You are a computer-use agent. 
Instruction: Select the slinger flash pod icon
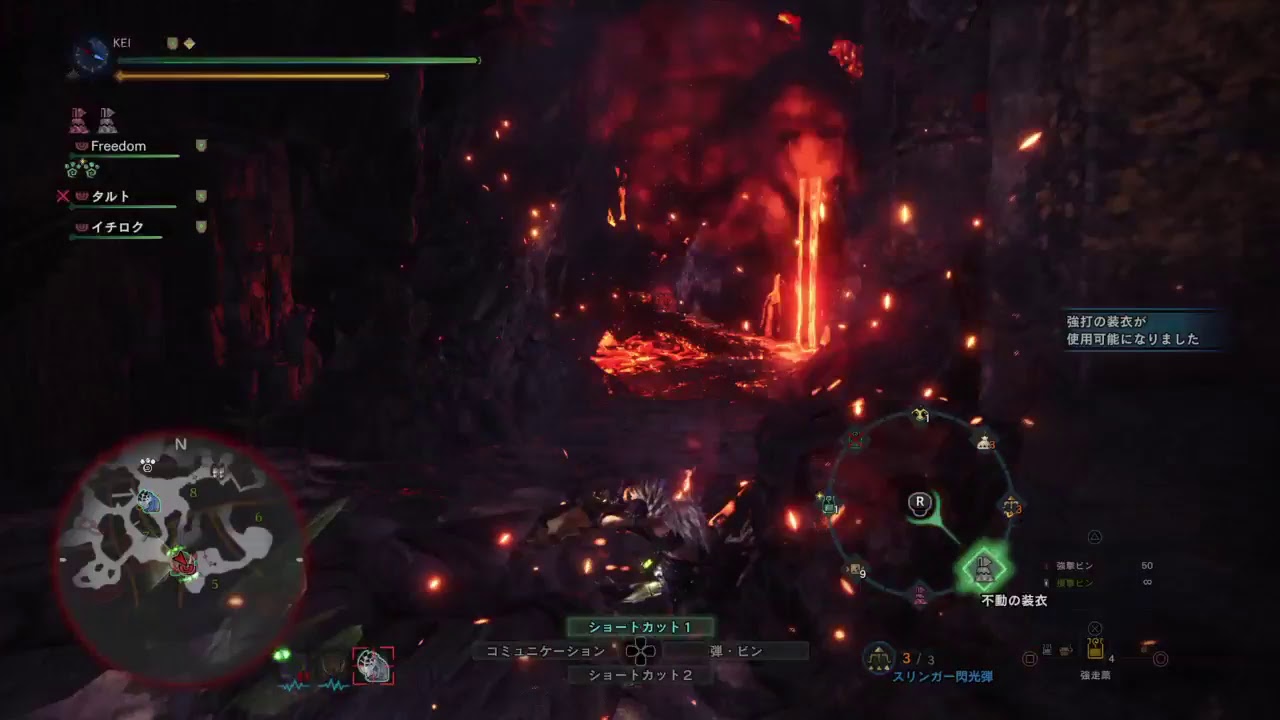879,656
